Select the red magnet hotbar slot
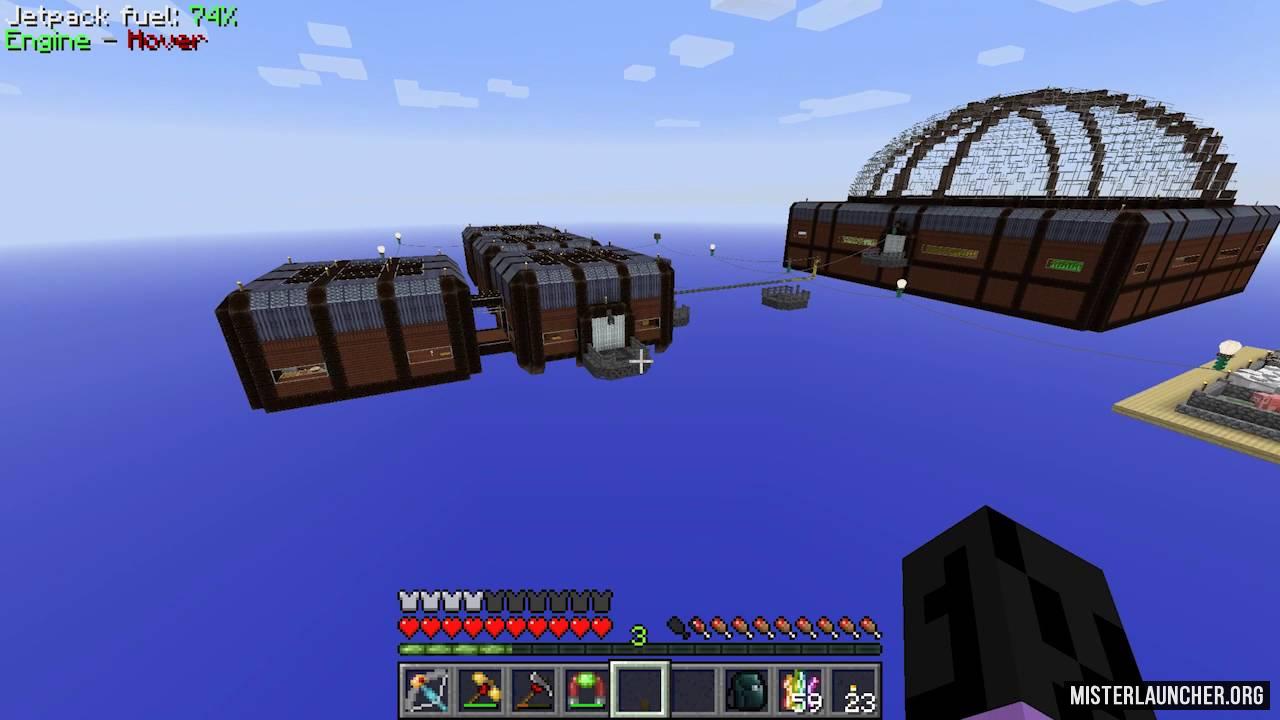 pyautogui.click(x=586, y=691)
